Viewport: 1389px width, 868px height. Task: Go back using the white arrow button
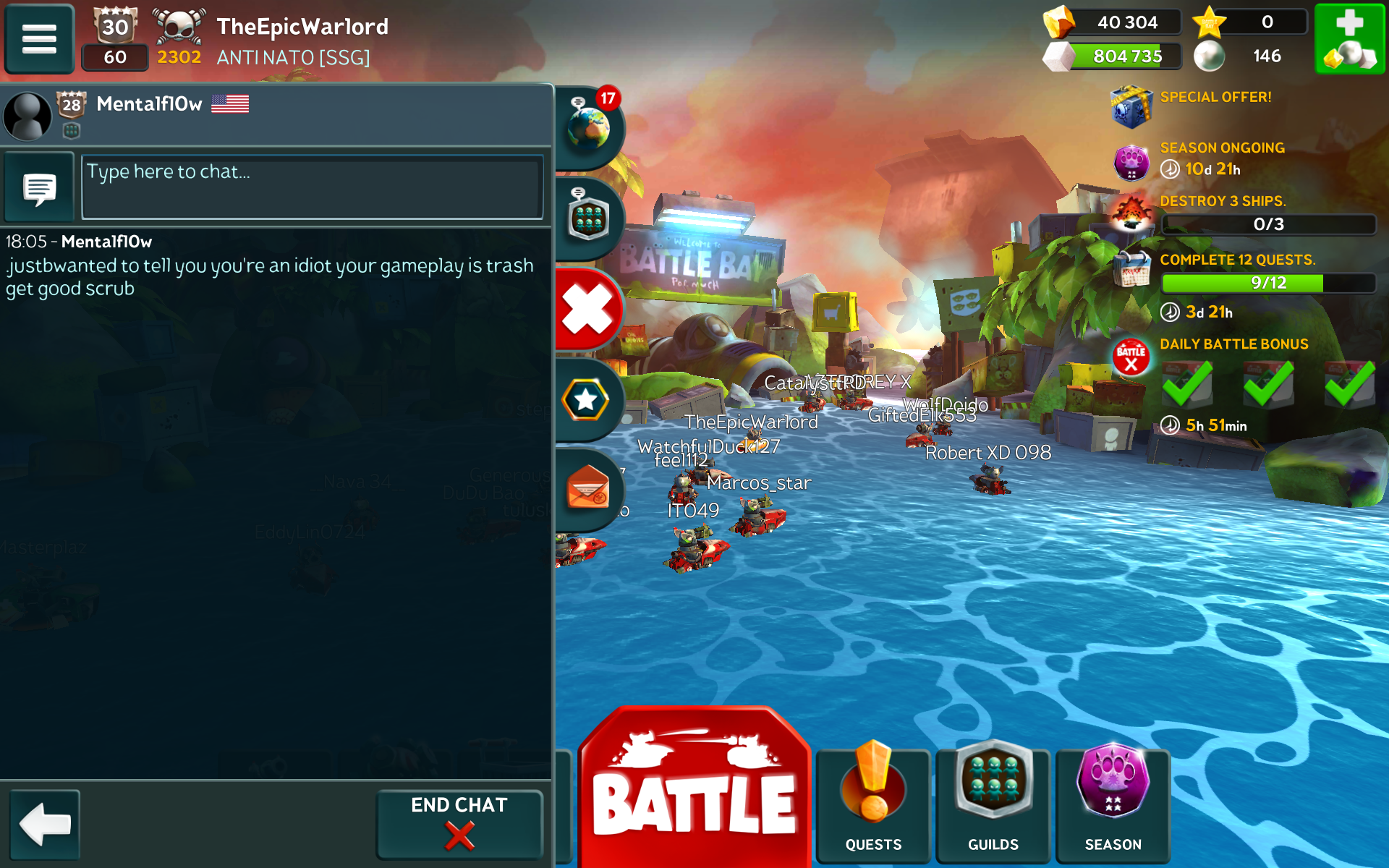[45, 824]
